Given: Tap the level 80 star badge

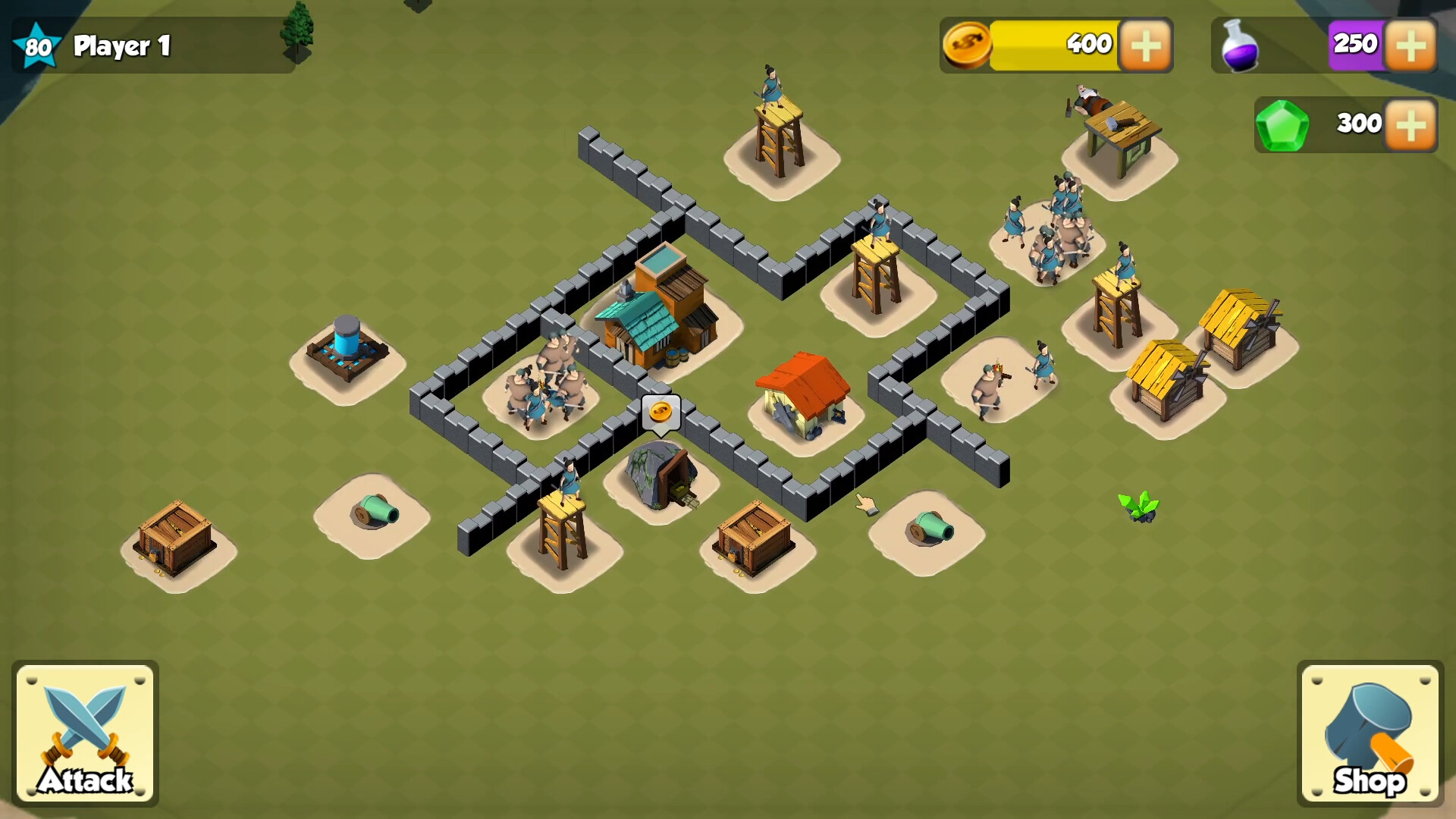Looking at the screenshot, I should [x=36, y=44].
